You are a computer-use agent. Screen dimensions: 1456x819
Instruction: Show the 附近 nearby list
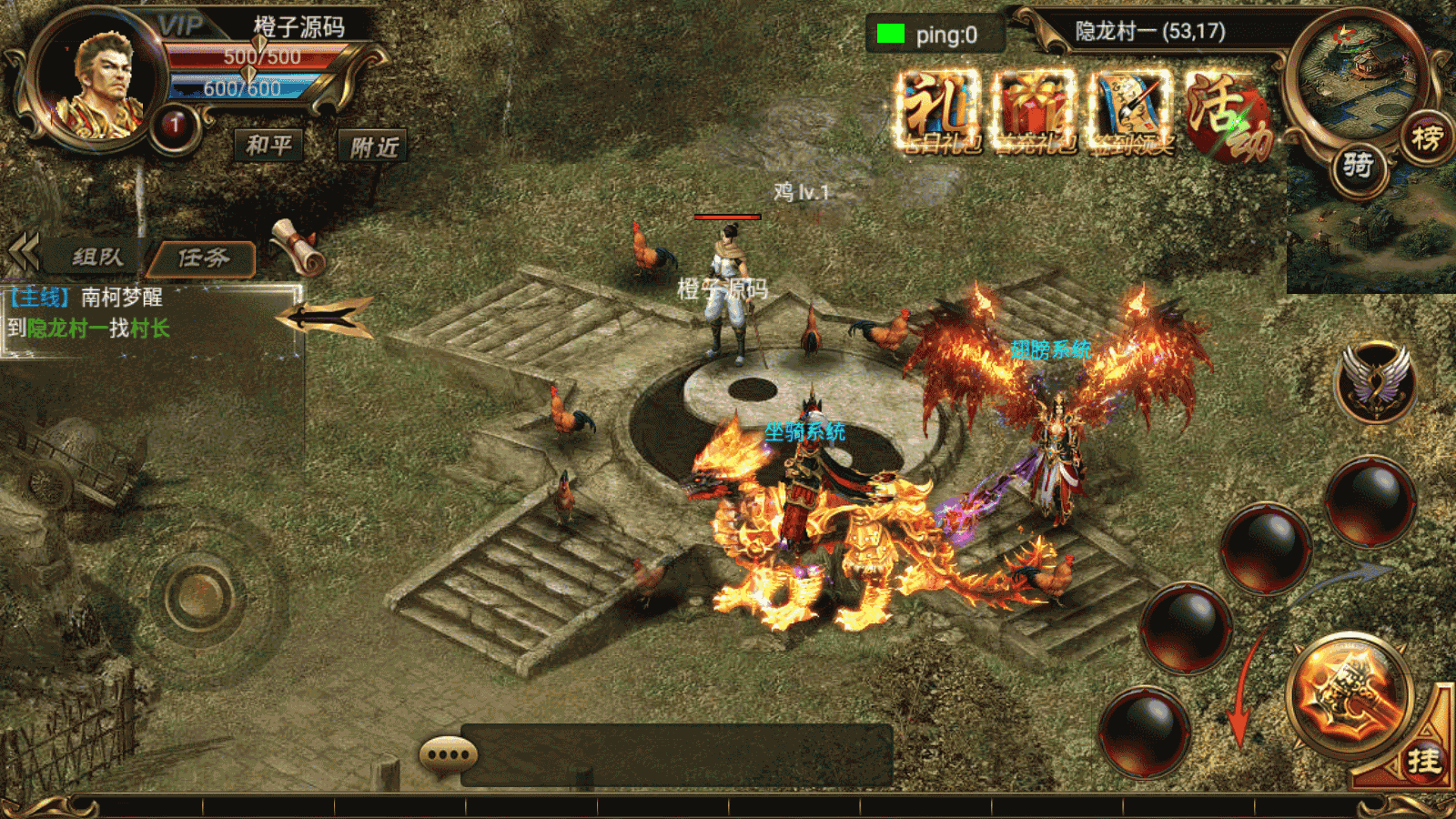tap(373, 147)
